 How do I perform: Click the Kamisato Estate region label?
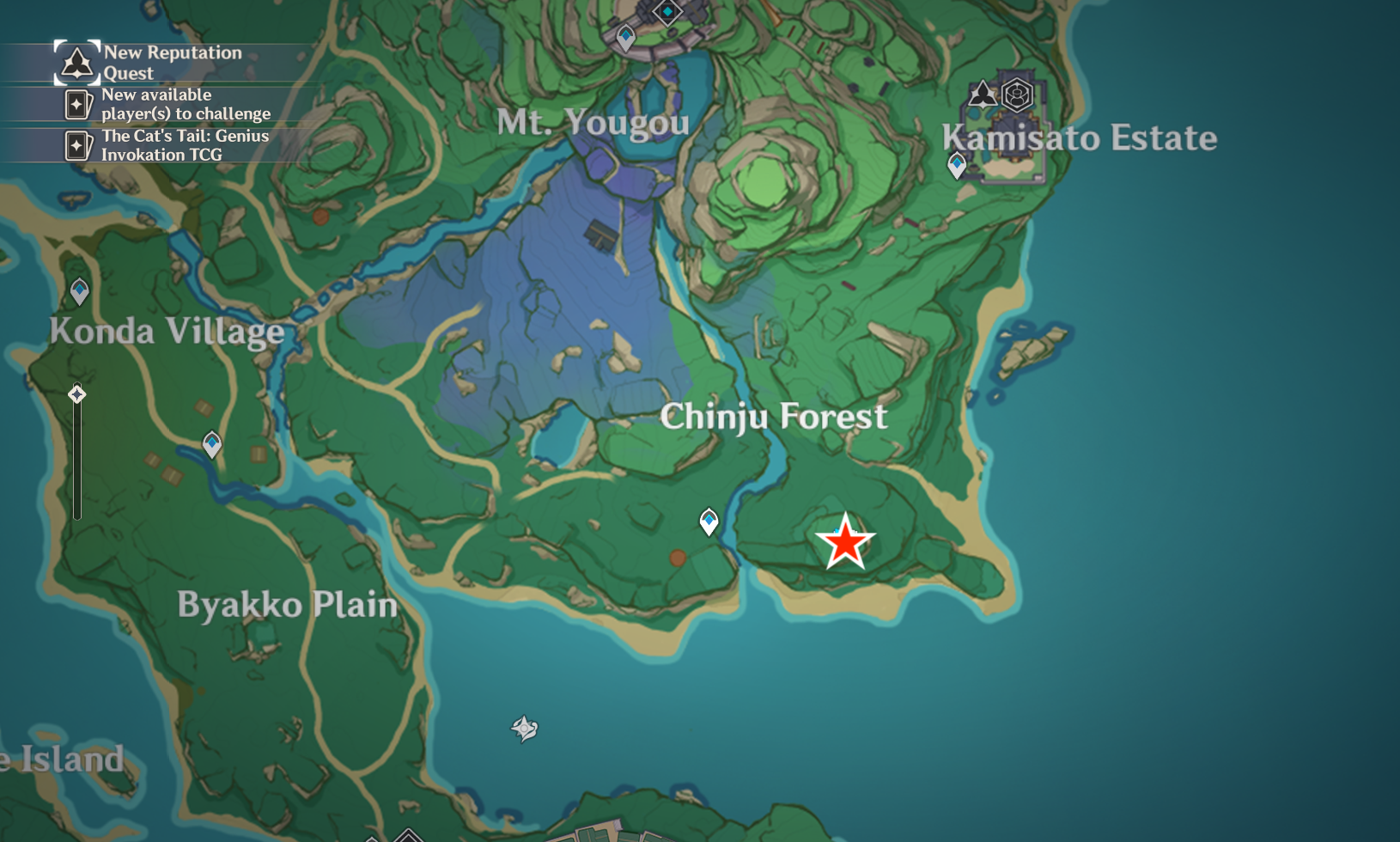1080,137
